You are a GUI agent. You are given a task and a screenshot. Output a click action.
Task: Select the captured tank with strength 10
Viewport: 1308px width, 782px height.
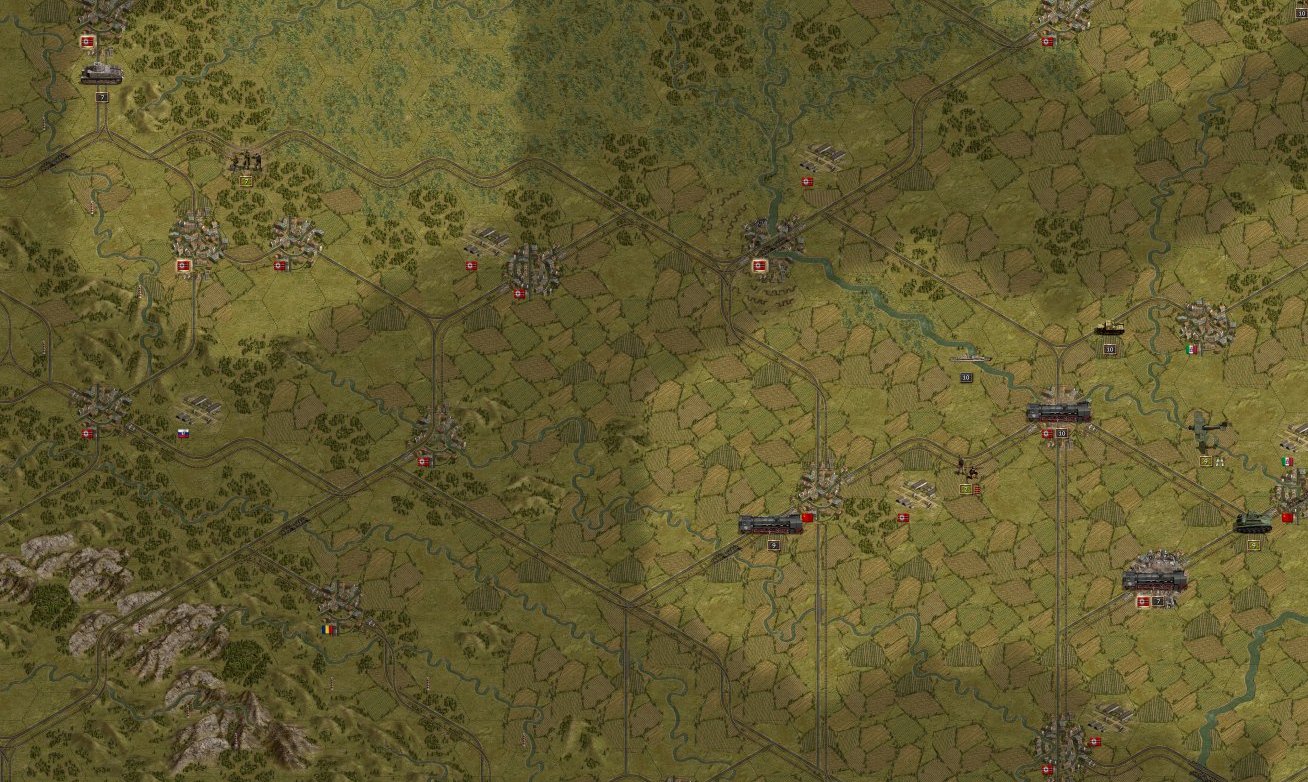pyautogui.click(x=1108, y=328)
